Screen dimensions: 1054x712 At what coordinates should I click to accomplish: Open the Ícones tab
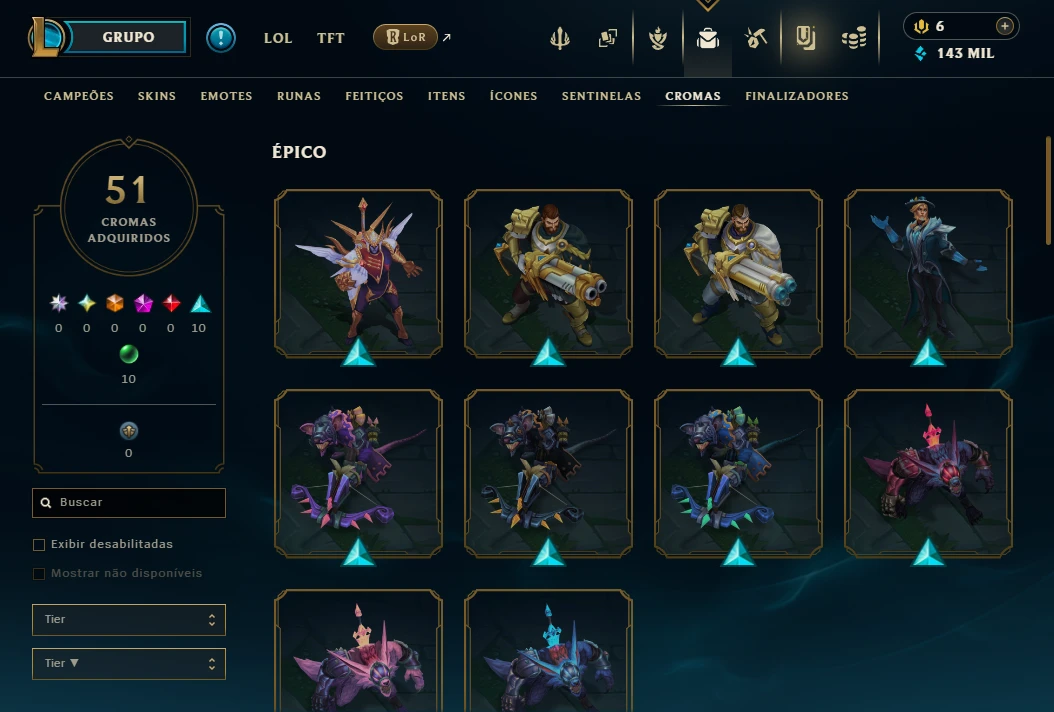pyautogui.click(x=513, y=96)
